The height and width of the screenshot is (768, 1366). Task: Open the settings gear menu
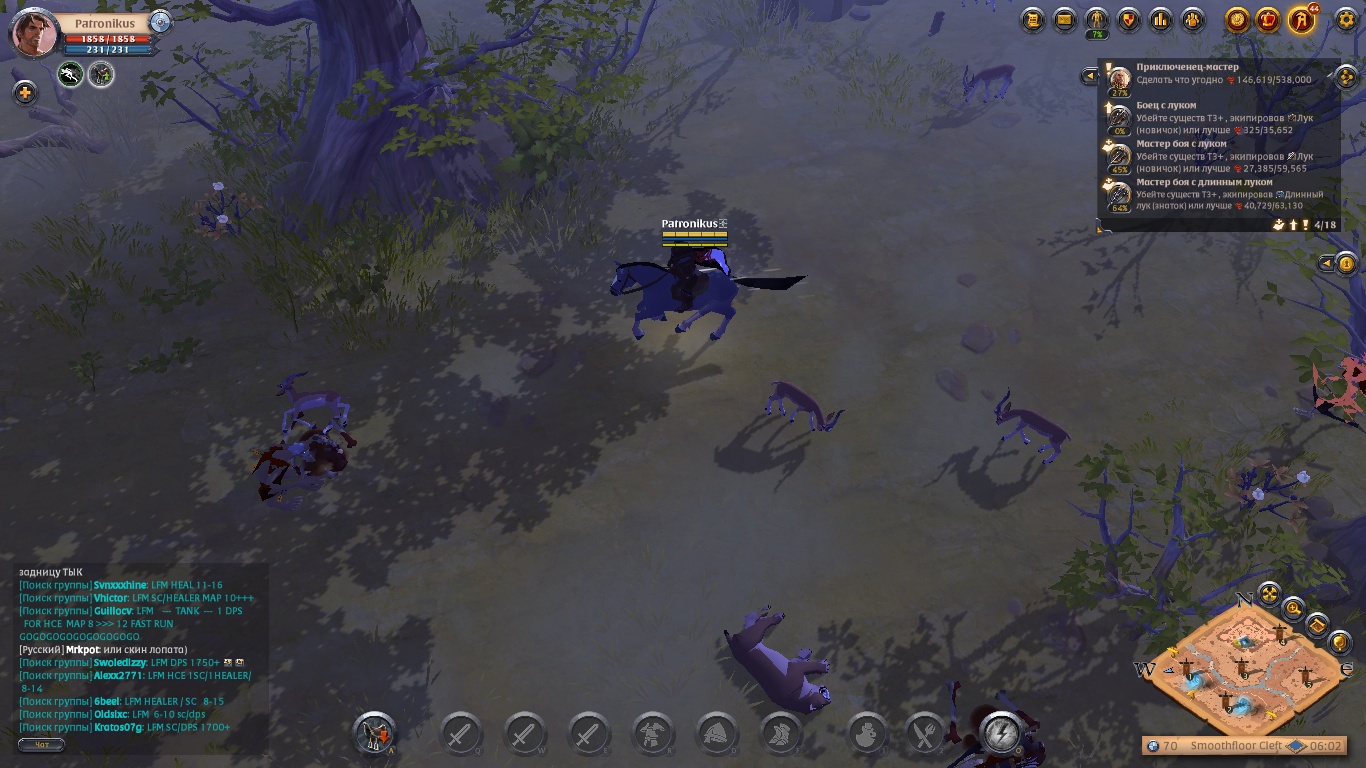(x=1346, y=19)
